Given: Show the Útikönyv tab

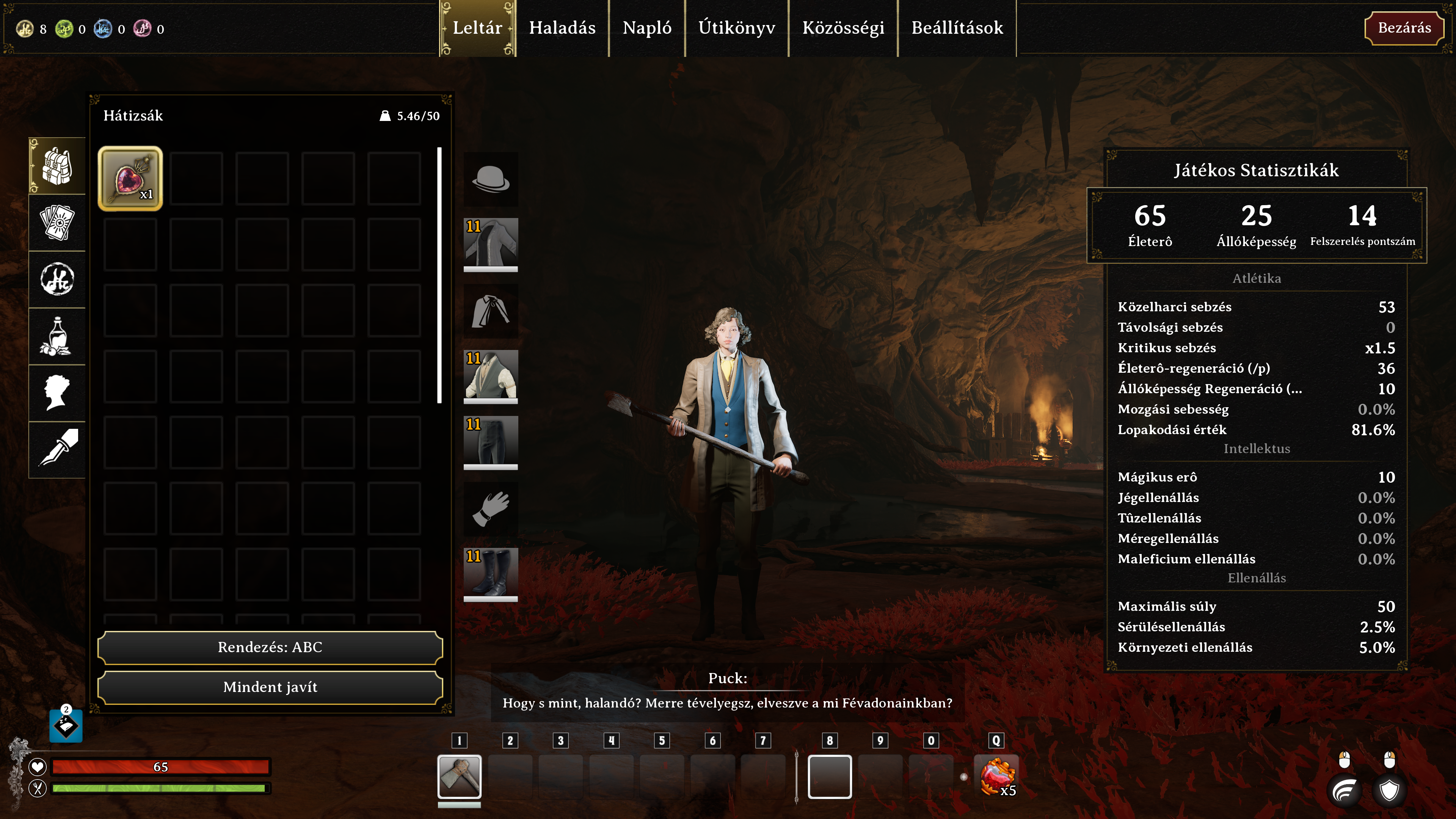Looking at the screenshot, I should click(736, 28).
